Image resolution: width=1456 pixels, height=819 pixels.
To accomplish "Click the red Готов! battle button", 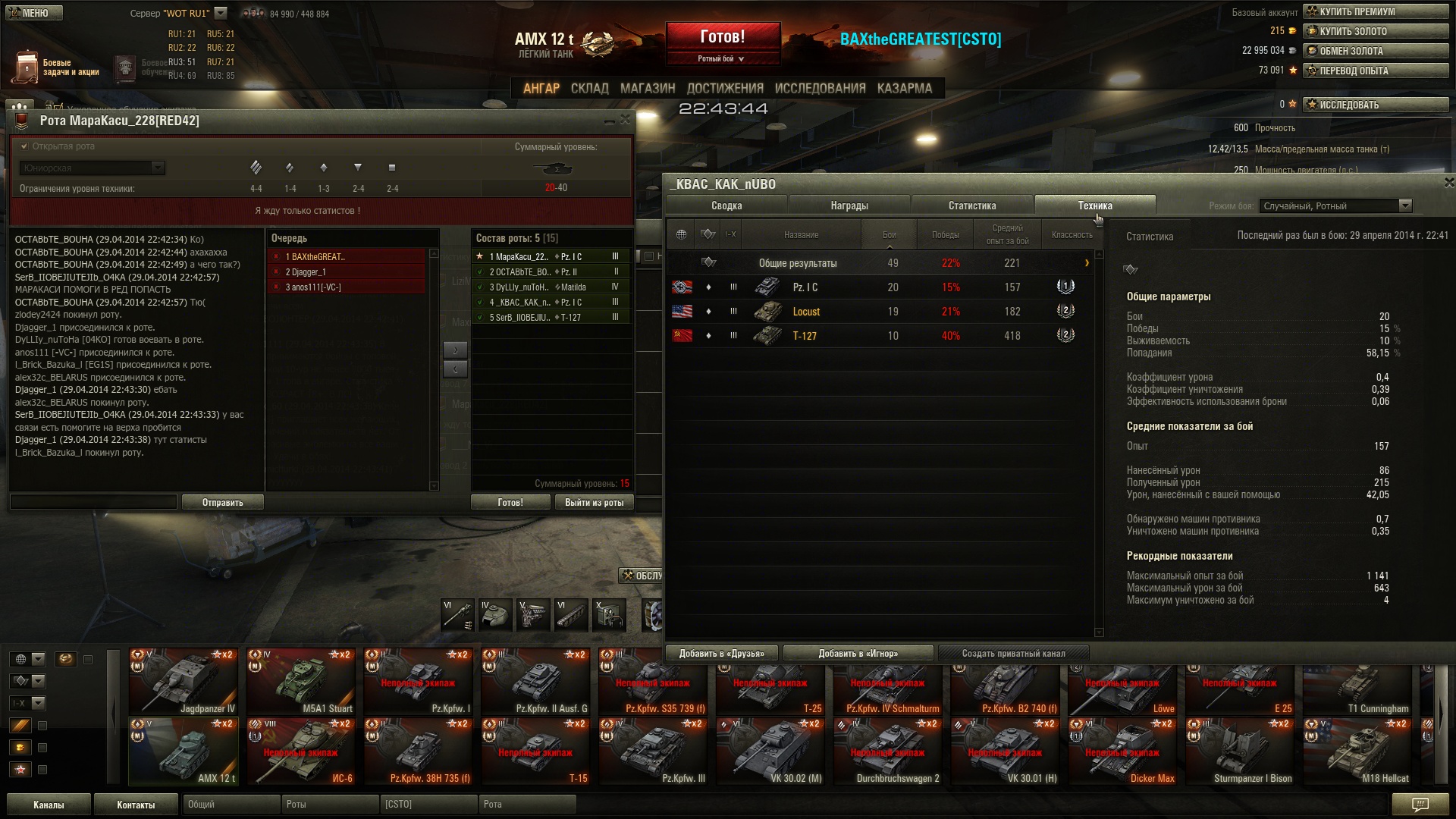I will coord(723,37).
